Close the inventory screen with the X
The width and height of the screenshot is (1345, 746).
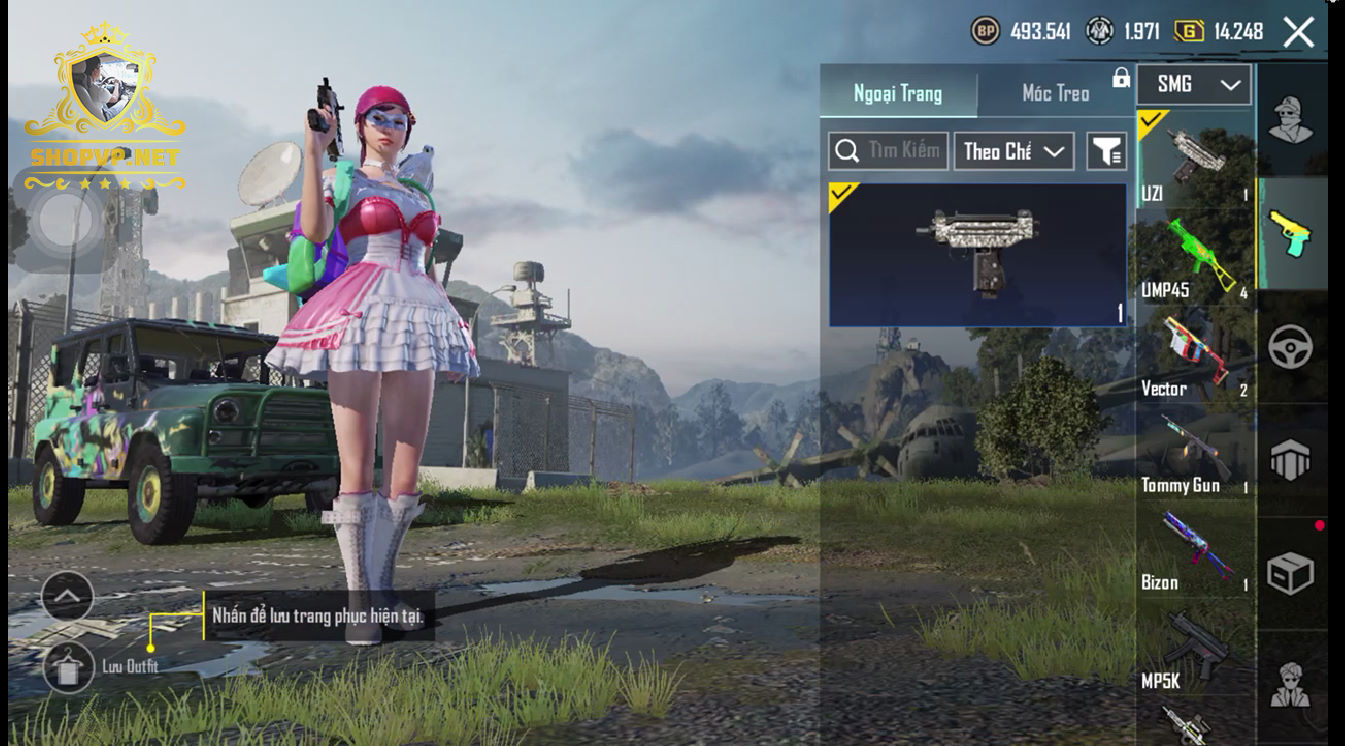click(x=1298, y=32)
